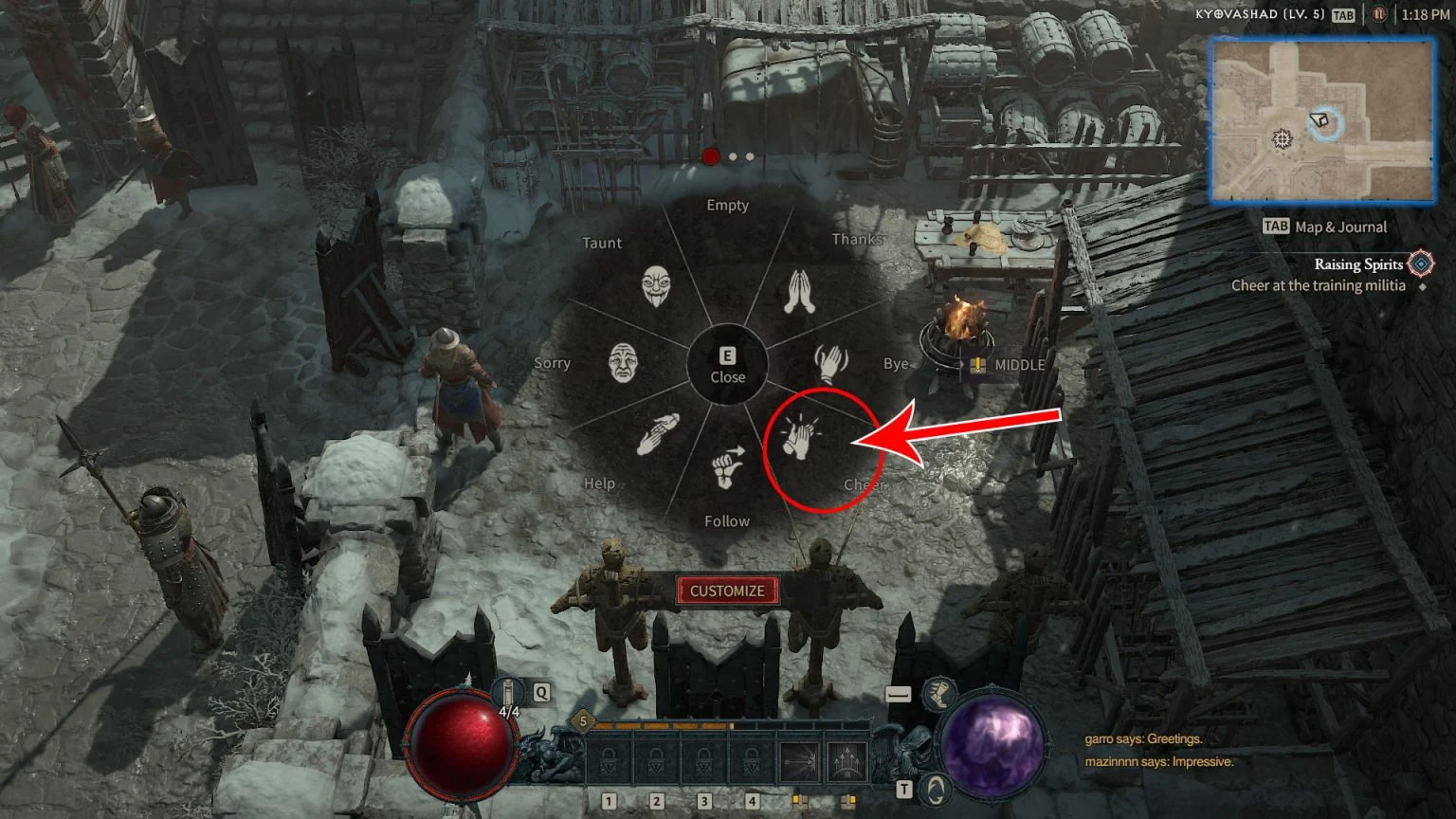The width and height of the screenshot is (1456, 819).
Task: Click the minimap of Kyovashad
Action: (1322, 120)
